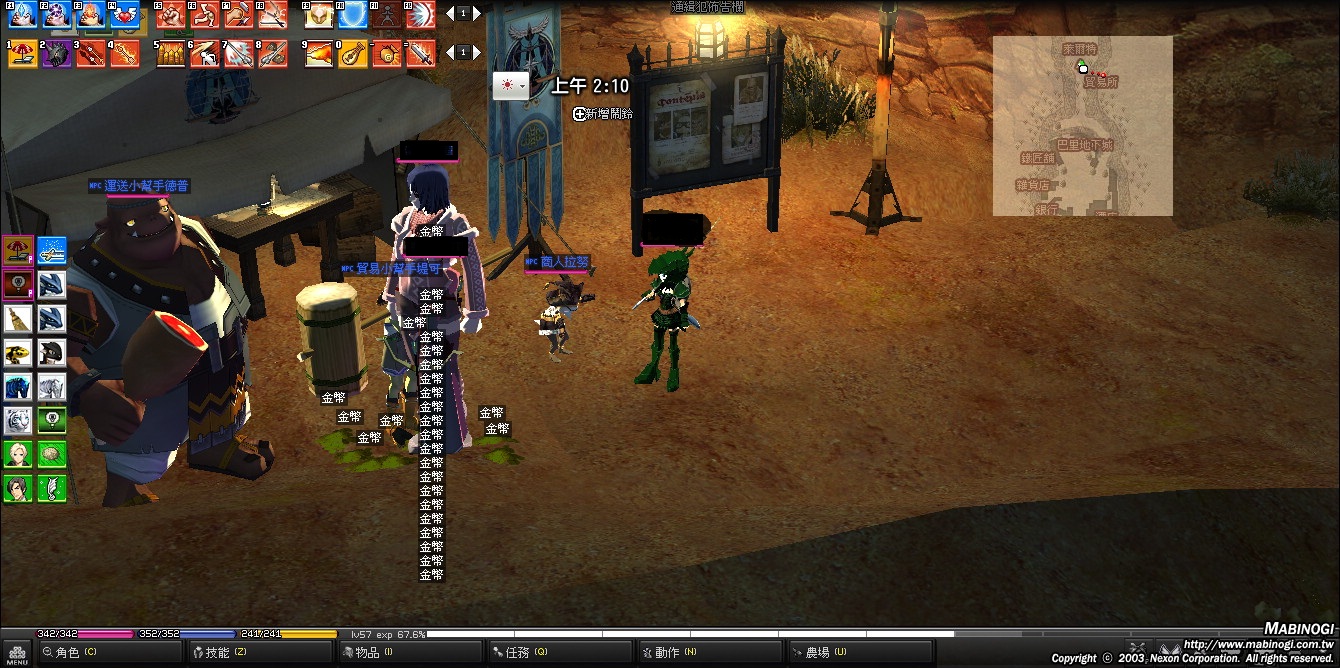Select the lute item in slot 0

[352, 53]
